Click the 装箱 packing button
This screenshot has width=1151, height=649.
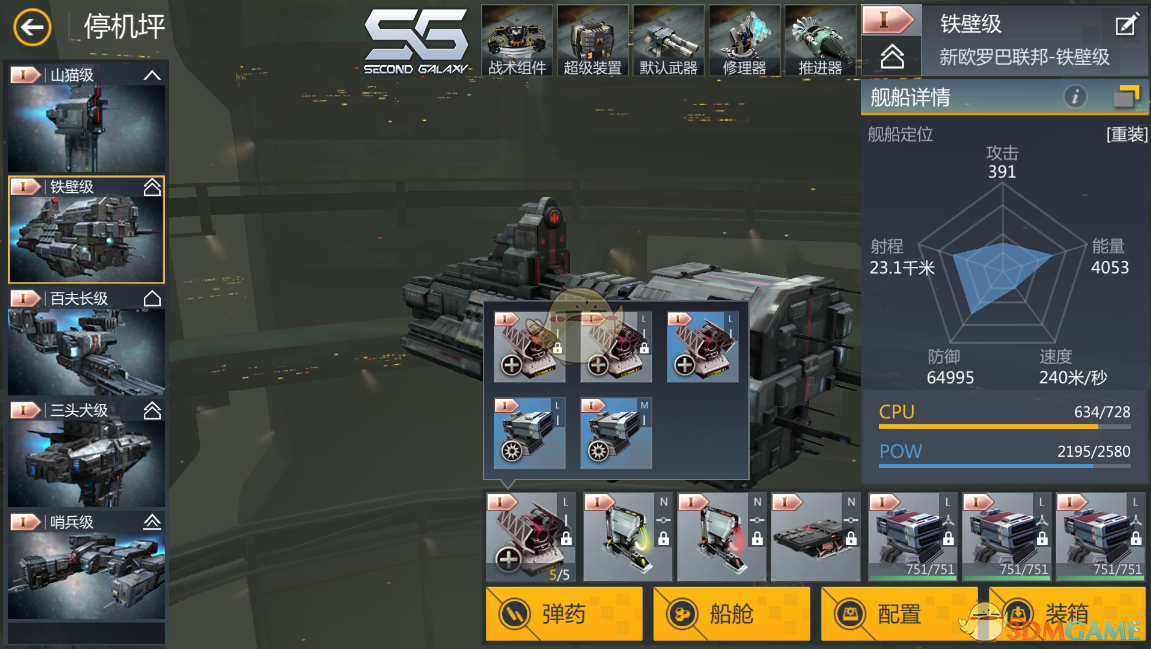pos(1066,613)
